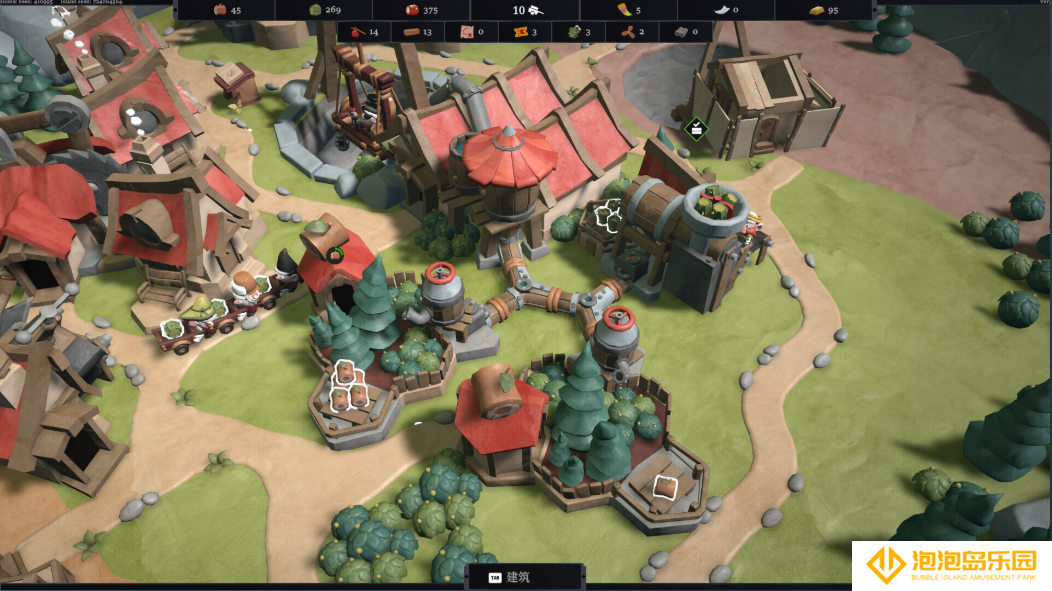Open the 建筑 build menu
The width and height of the screenshot is (1052, 591).
point(524,577)
